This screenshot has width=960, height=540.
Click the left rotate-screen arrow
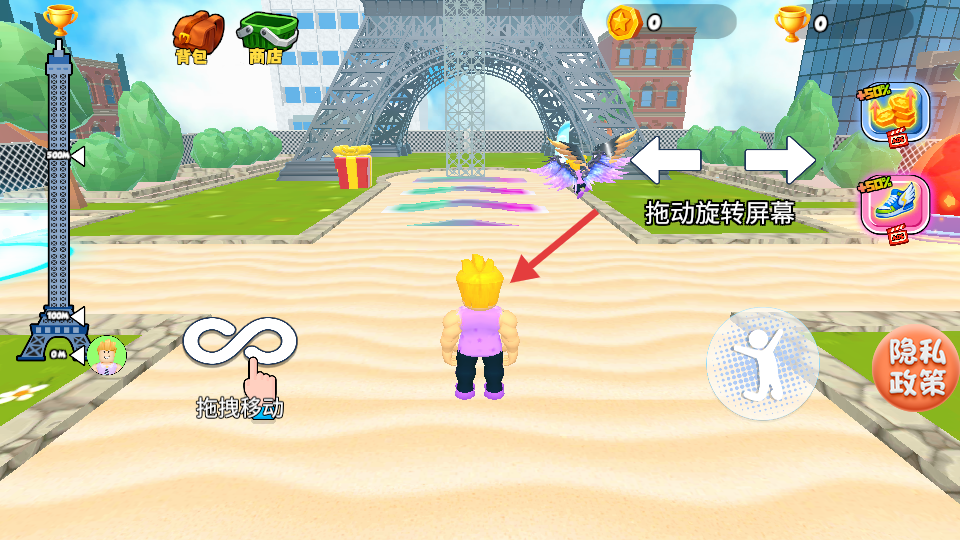click(x=666, y=160)
